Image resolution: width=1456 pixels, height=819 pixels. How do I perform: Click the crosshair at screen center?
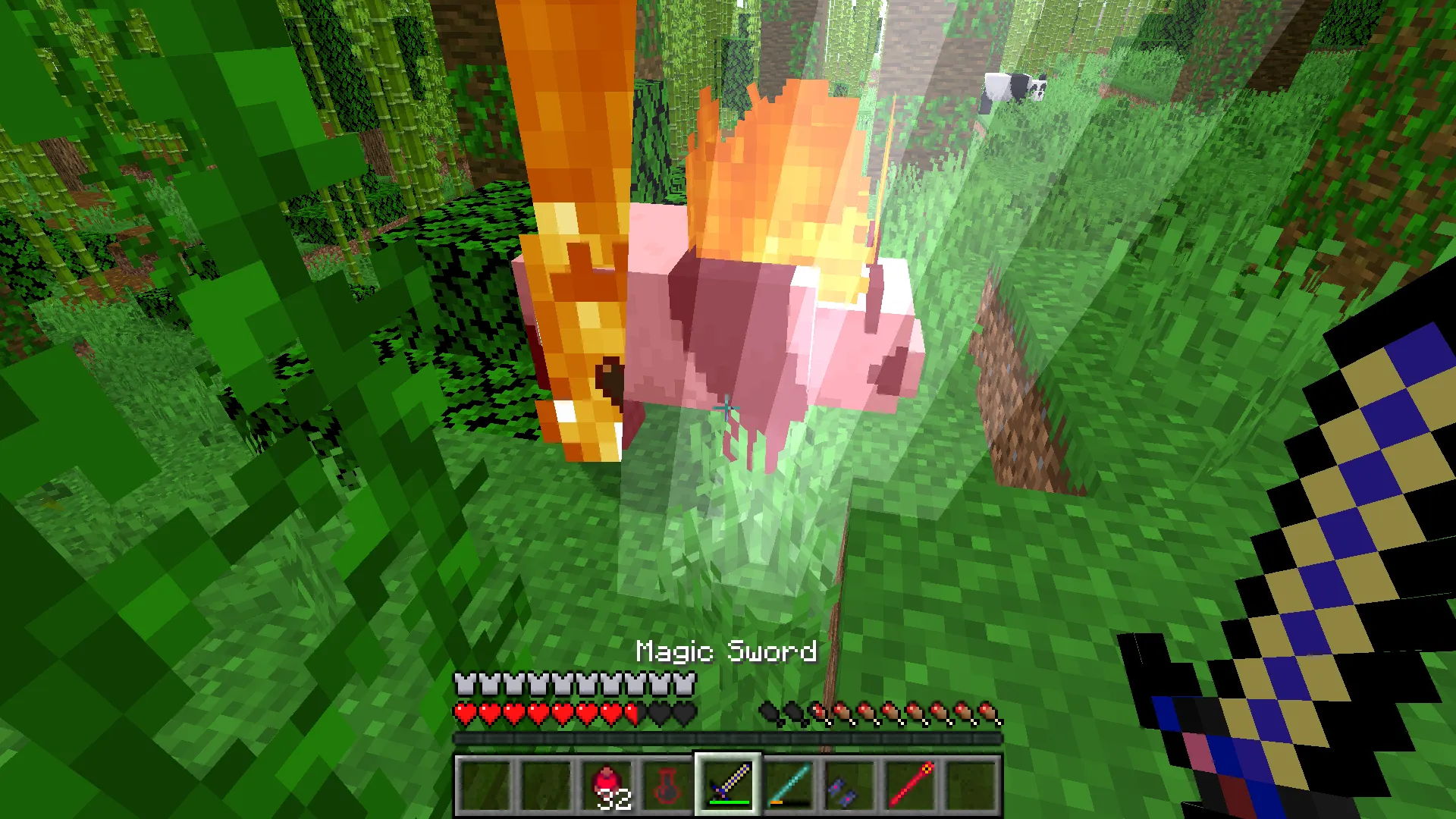point(726,408)
